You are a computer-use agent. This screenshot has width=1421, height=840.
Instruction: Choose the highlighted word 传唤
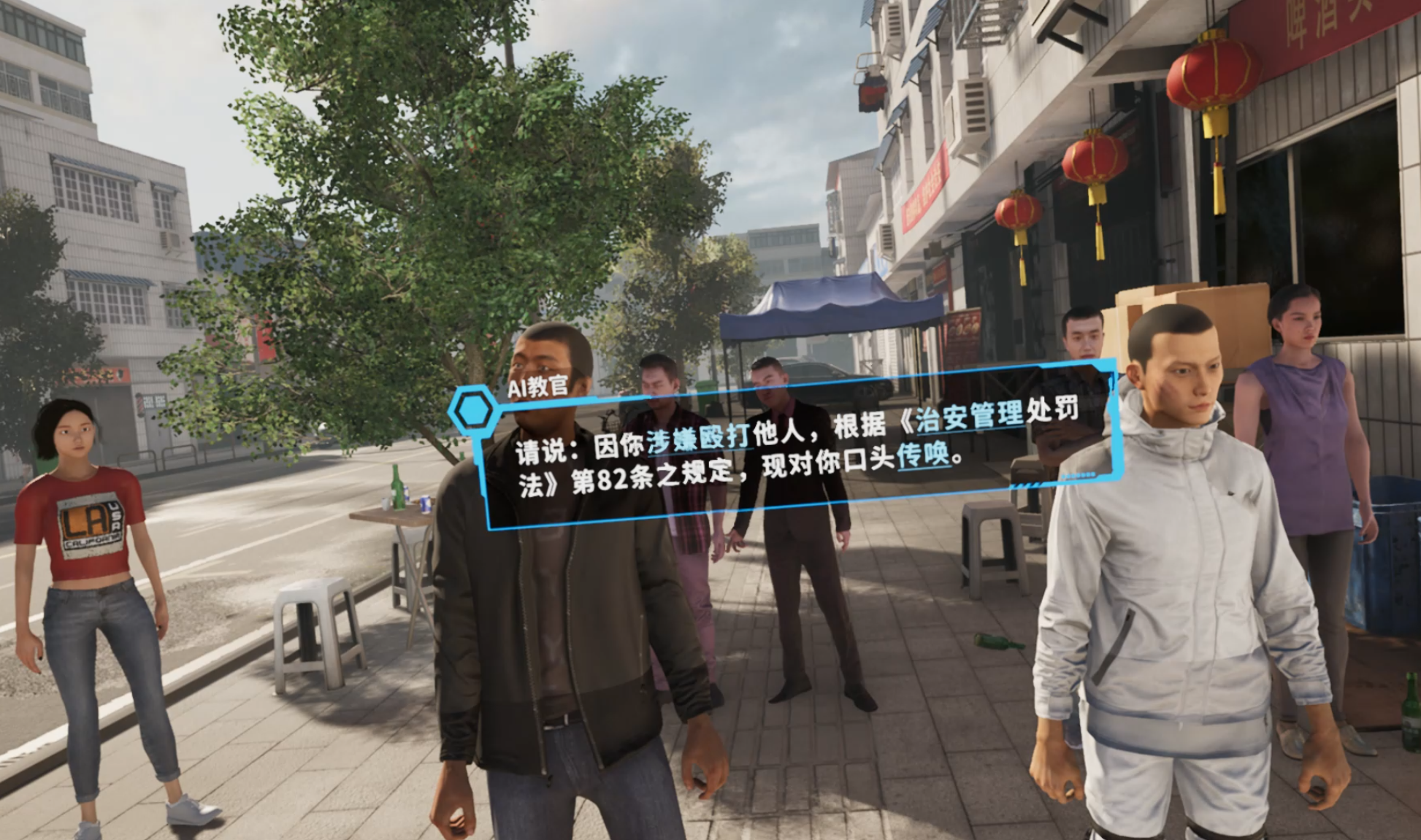pyautogui.click(x=923, y=456)
